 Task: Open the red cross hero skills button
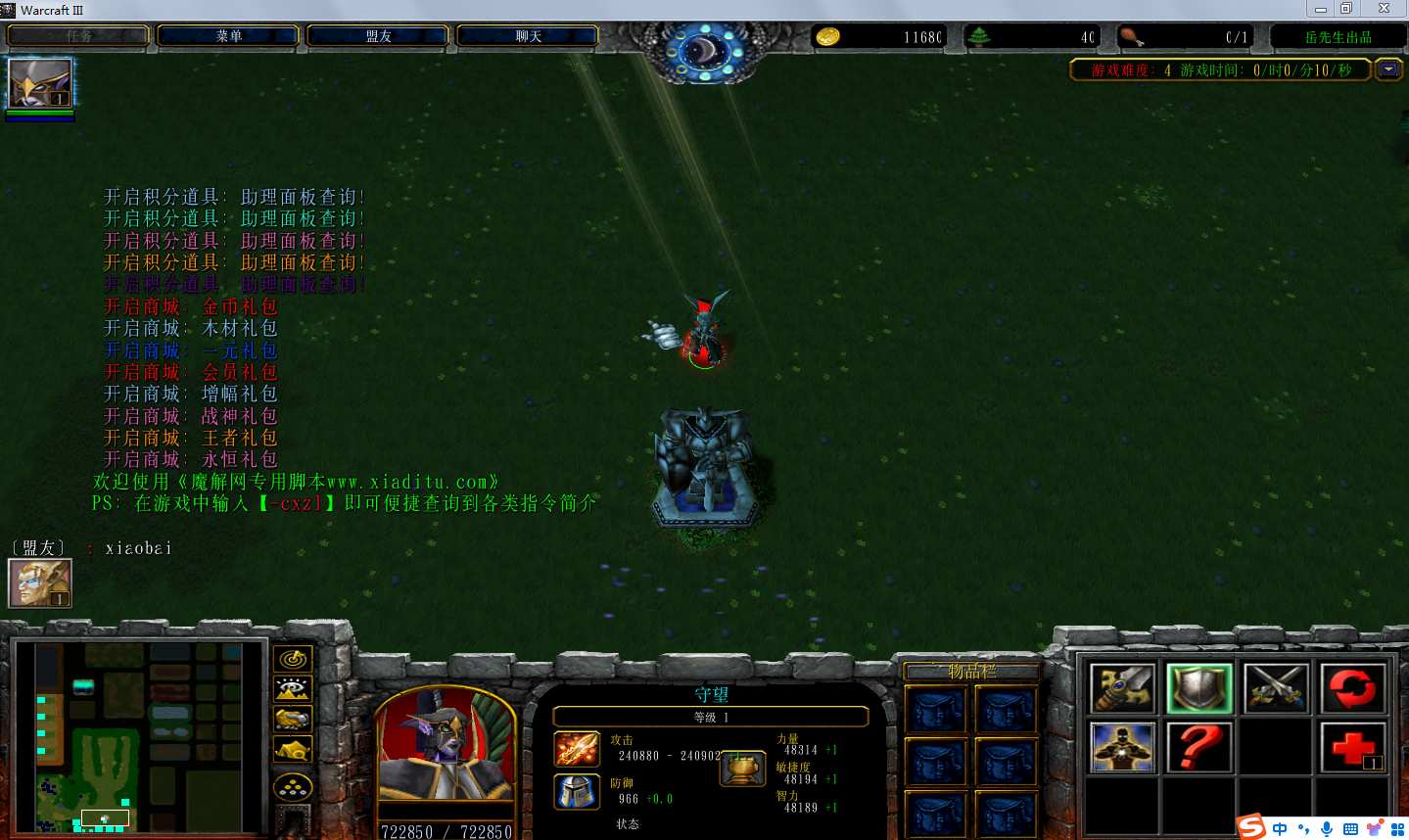1352,748
